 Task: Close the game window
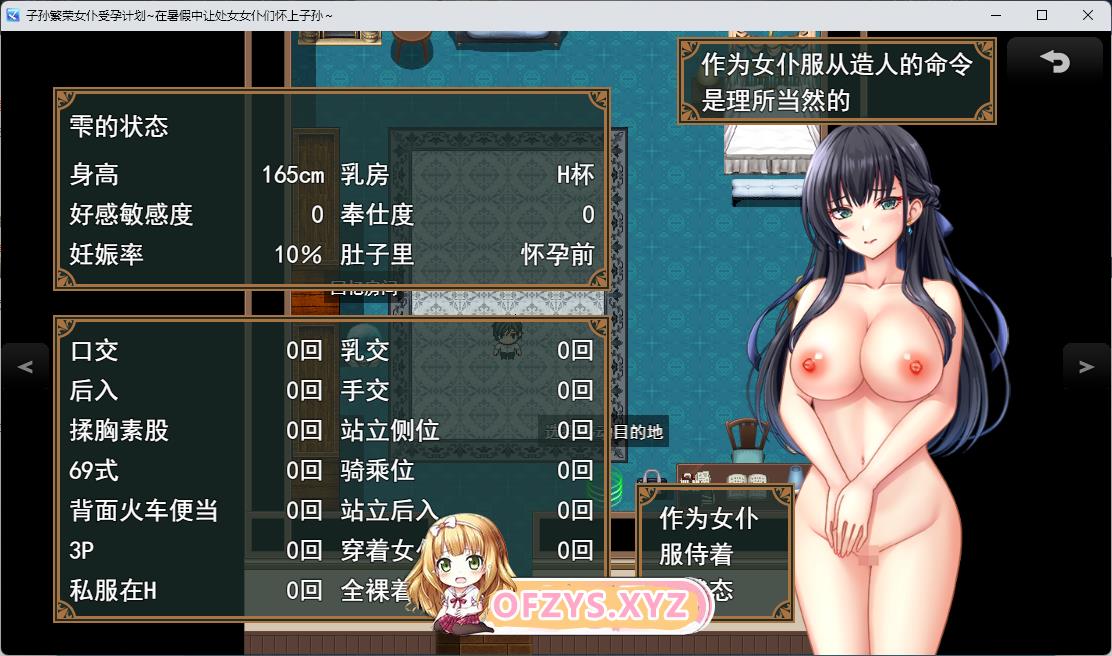(1087, 15)
